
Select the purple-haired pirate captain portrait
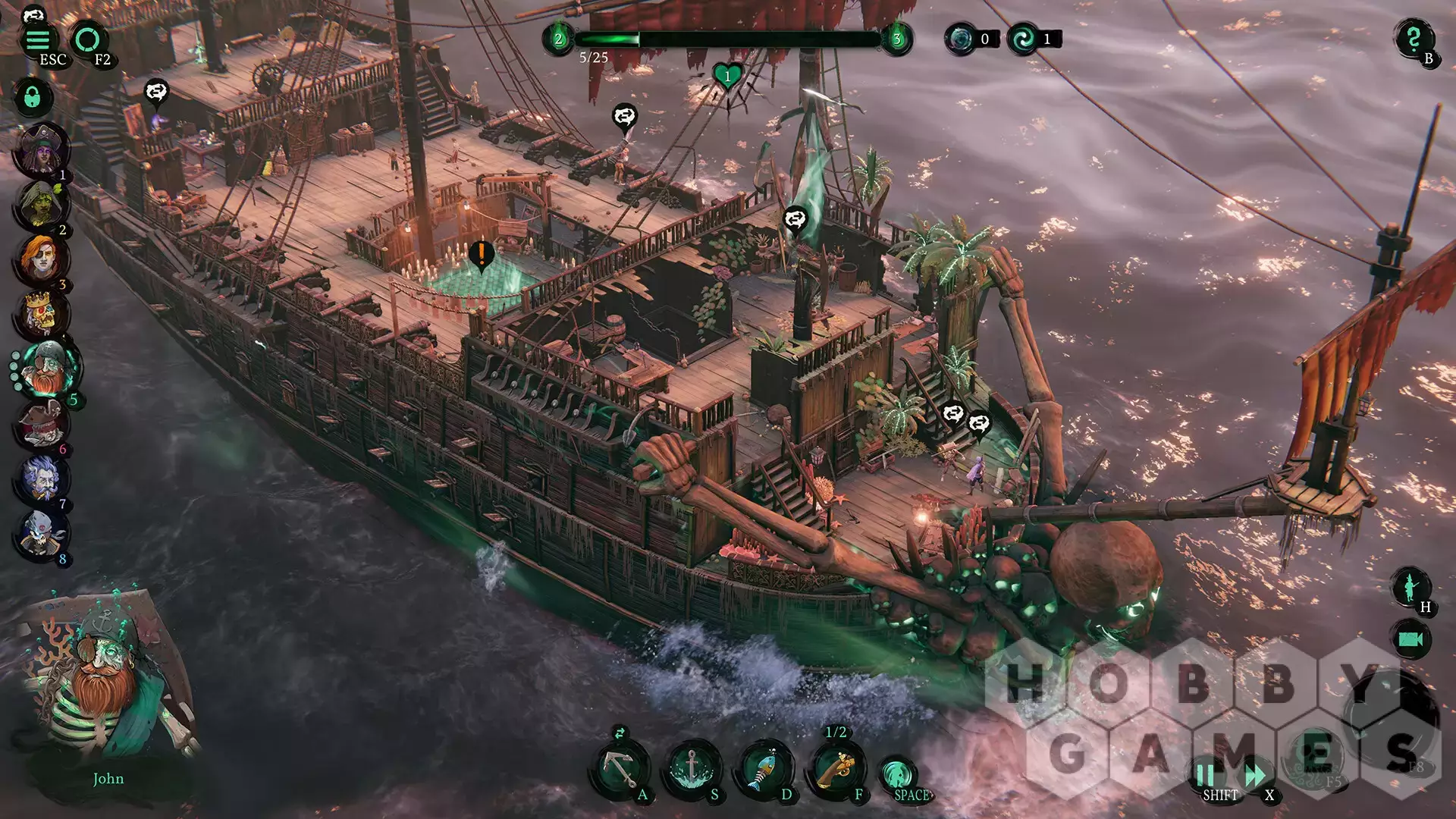pyautogui.click(x=41, y=149)
